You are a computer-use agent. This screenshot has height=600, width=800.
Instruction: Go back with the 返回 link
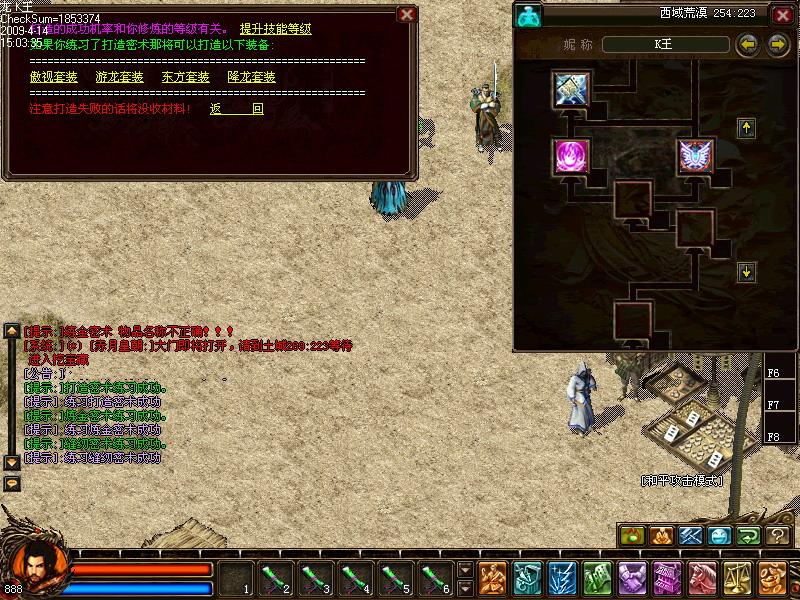237,108
